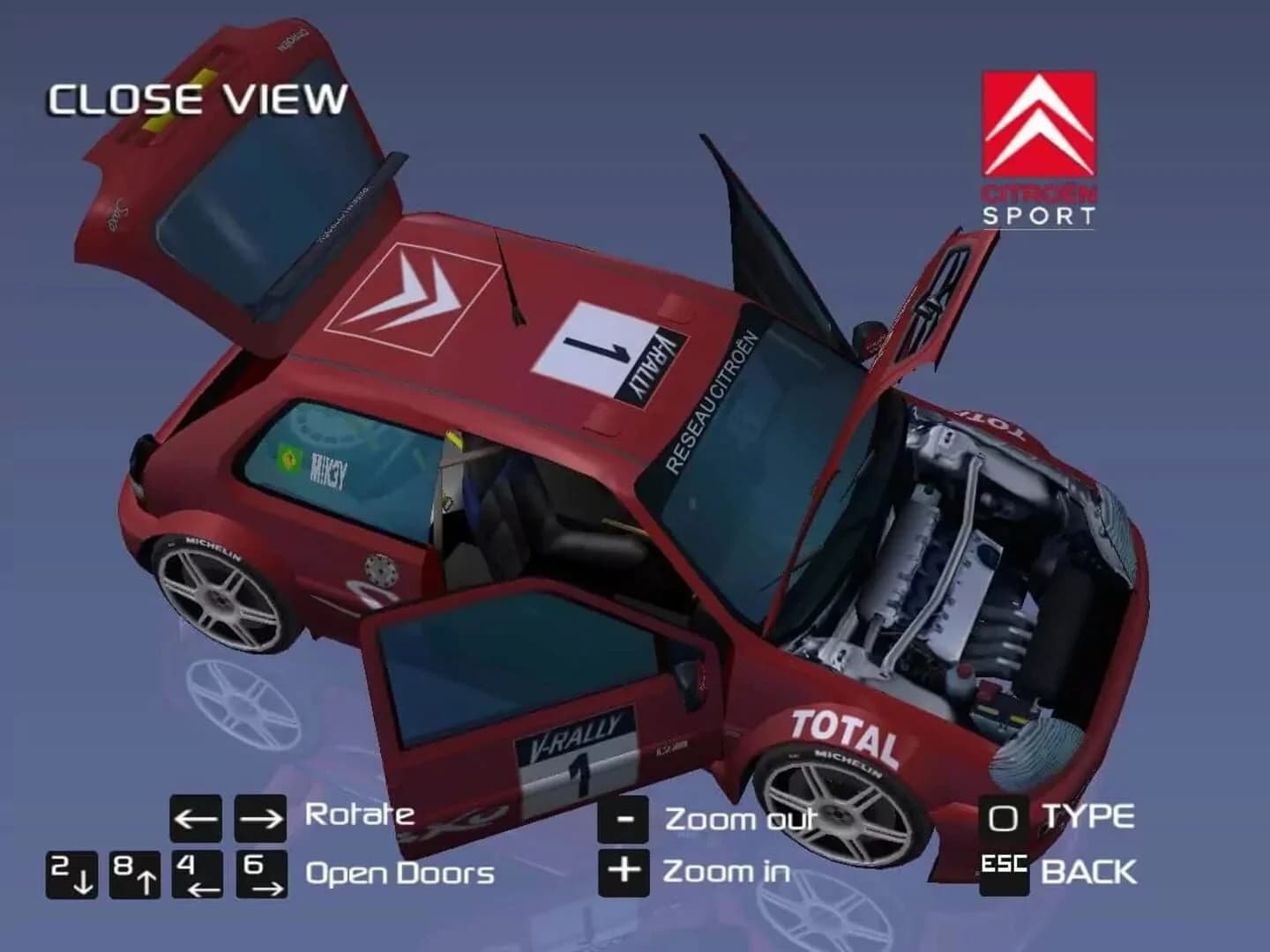Expand the Open Doors control group
Viewport: 1270px width, 952px height.
(399, 874)
